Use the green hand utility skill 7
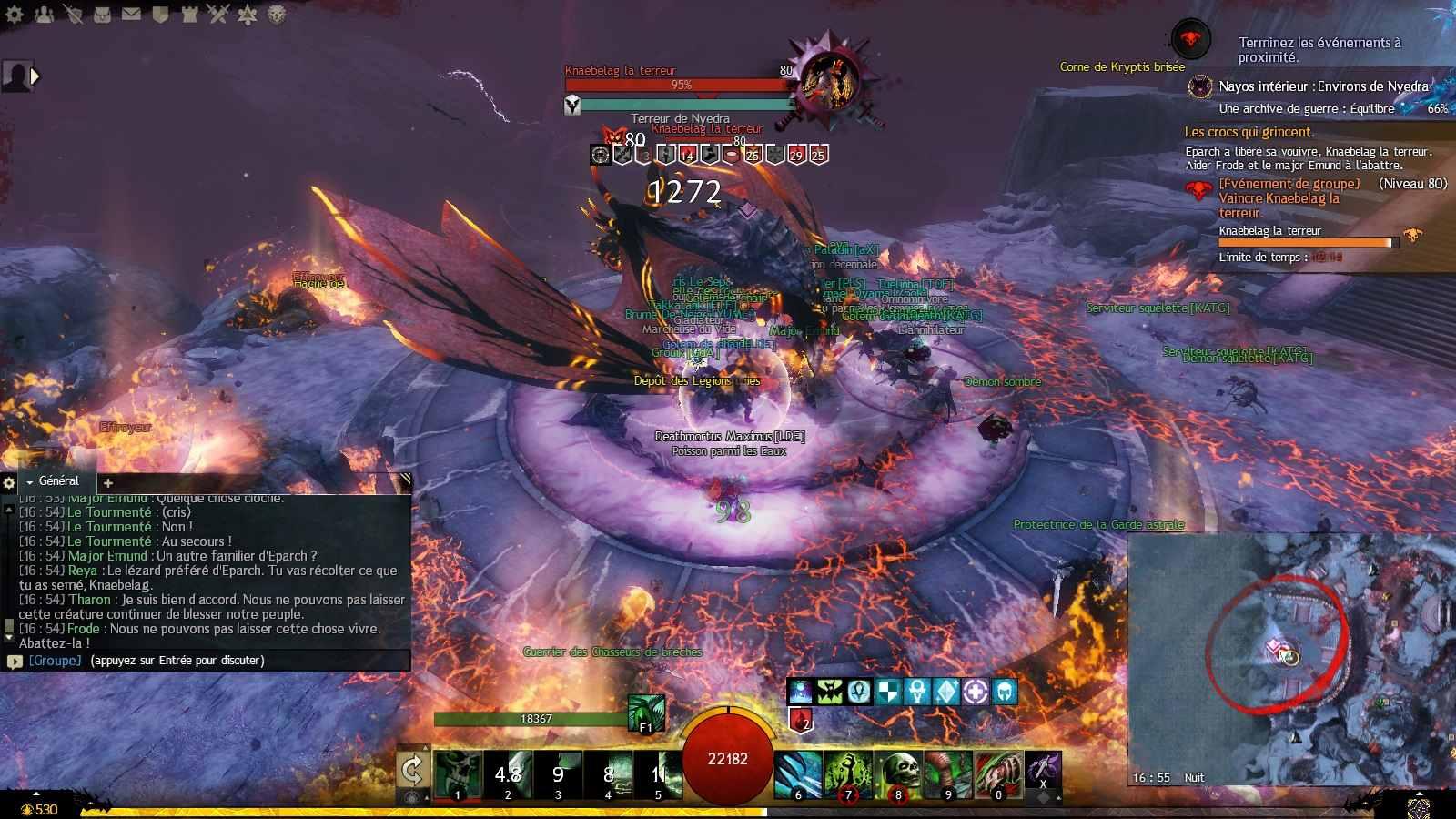The width and height of the screenshot is (1456, 819). (848, 775)
